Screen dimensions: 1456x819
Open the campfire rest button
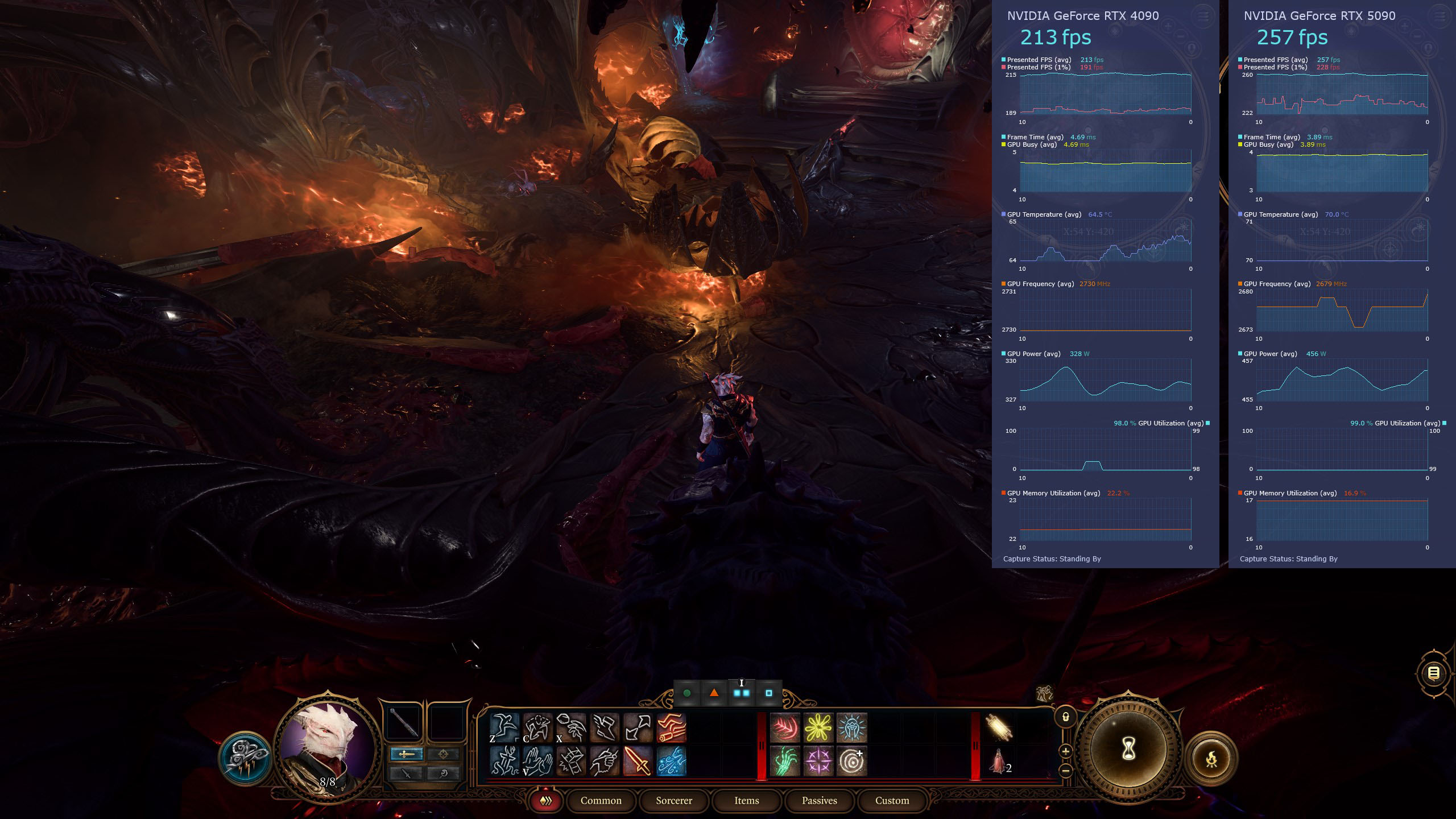1212,759
